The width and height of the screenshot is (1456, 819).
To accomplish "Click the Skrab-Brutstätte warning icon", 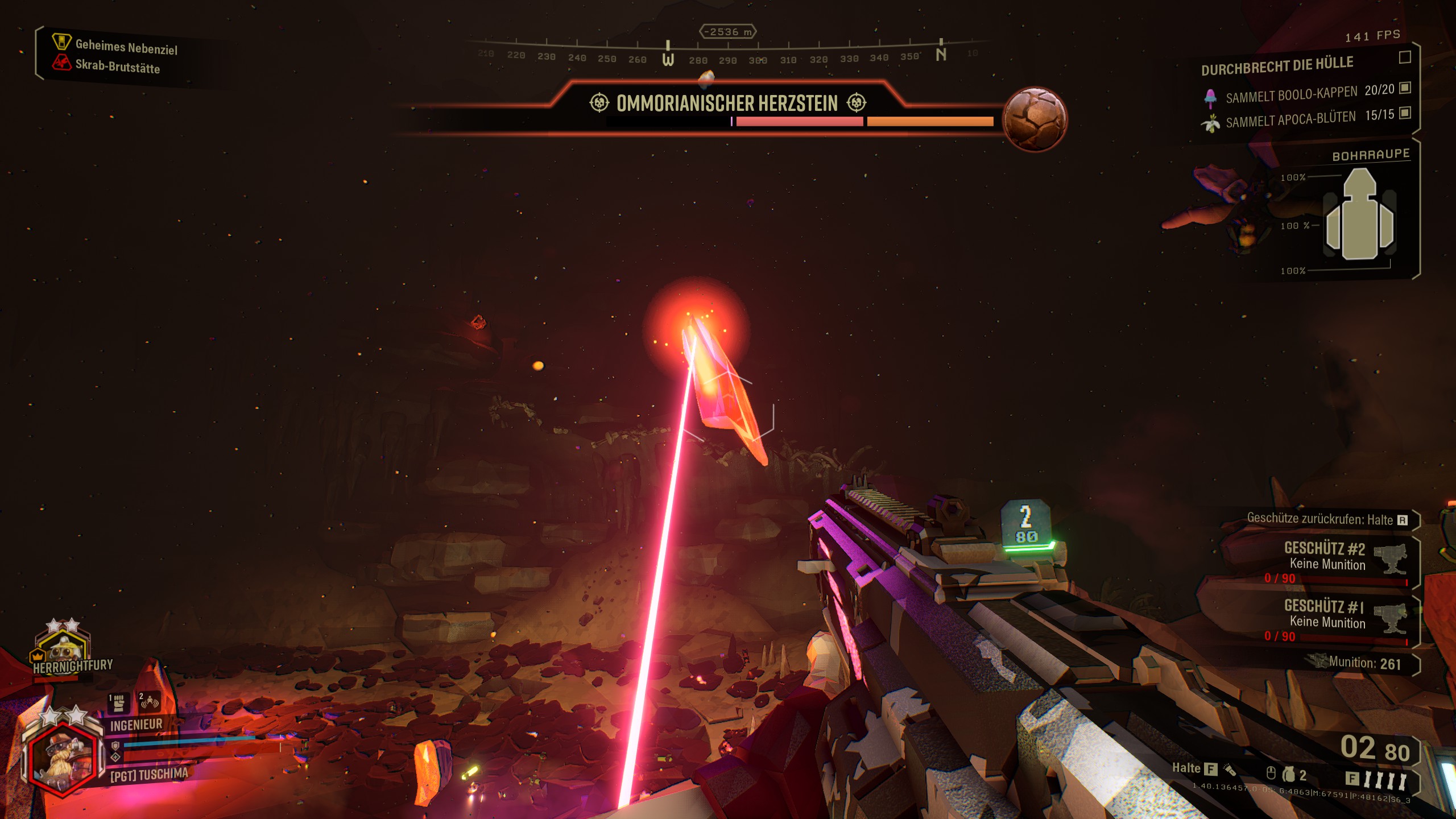I will (x=61, y=62).
